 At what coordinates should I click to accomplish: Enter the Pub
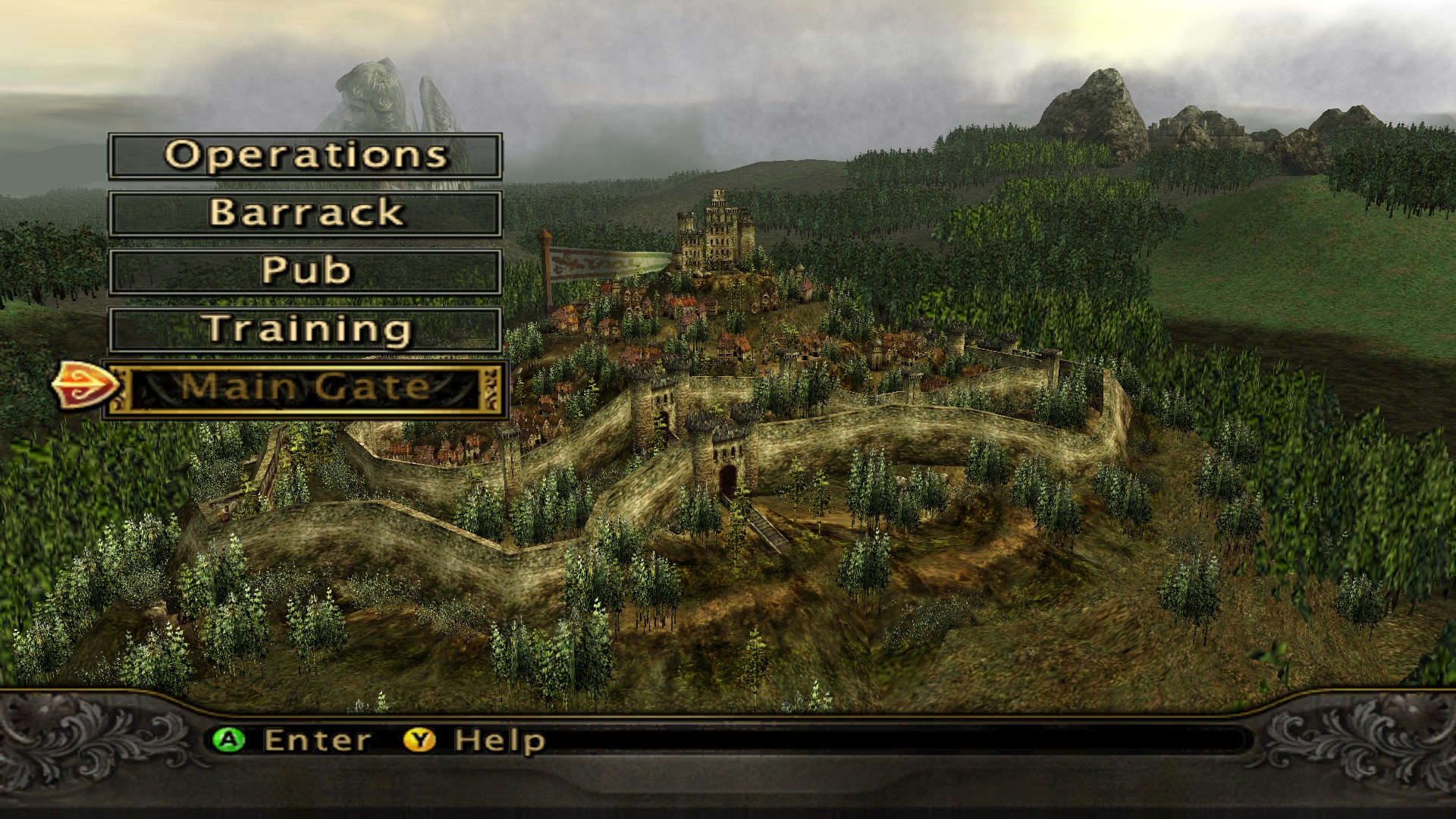305,271
